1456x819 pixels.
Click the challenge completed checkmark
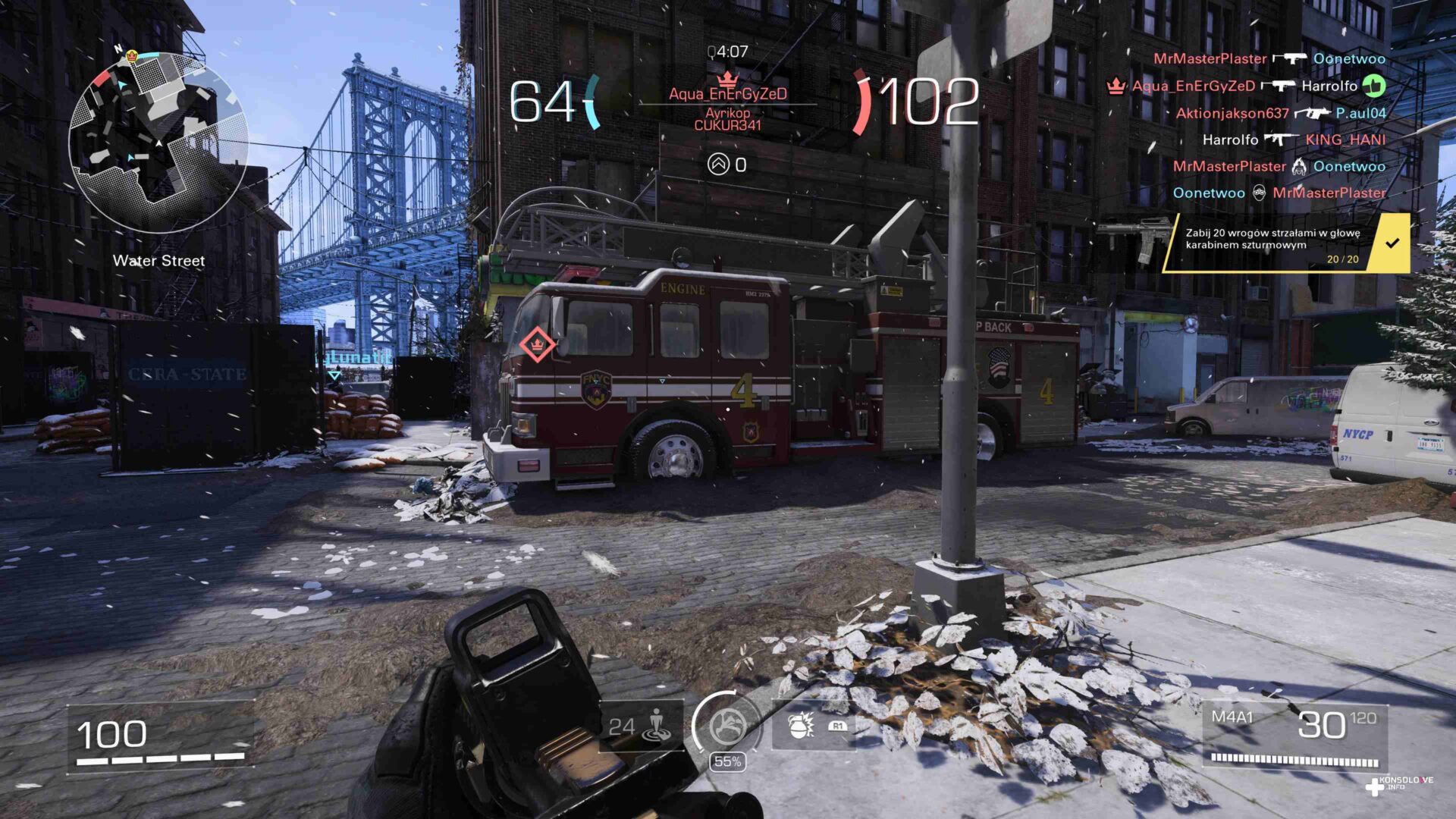click(1392, 243)
